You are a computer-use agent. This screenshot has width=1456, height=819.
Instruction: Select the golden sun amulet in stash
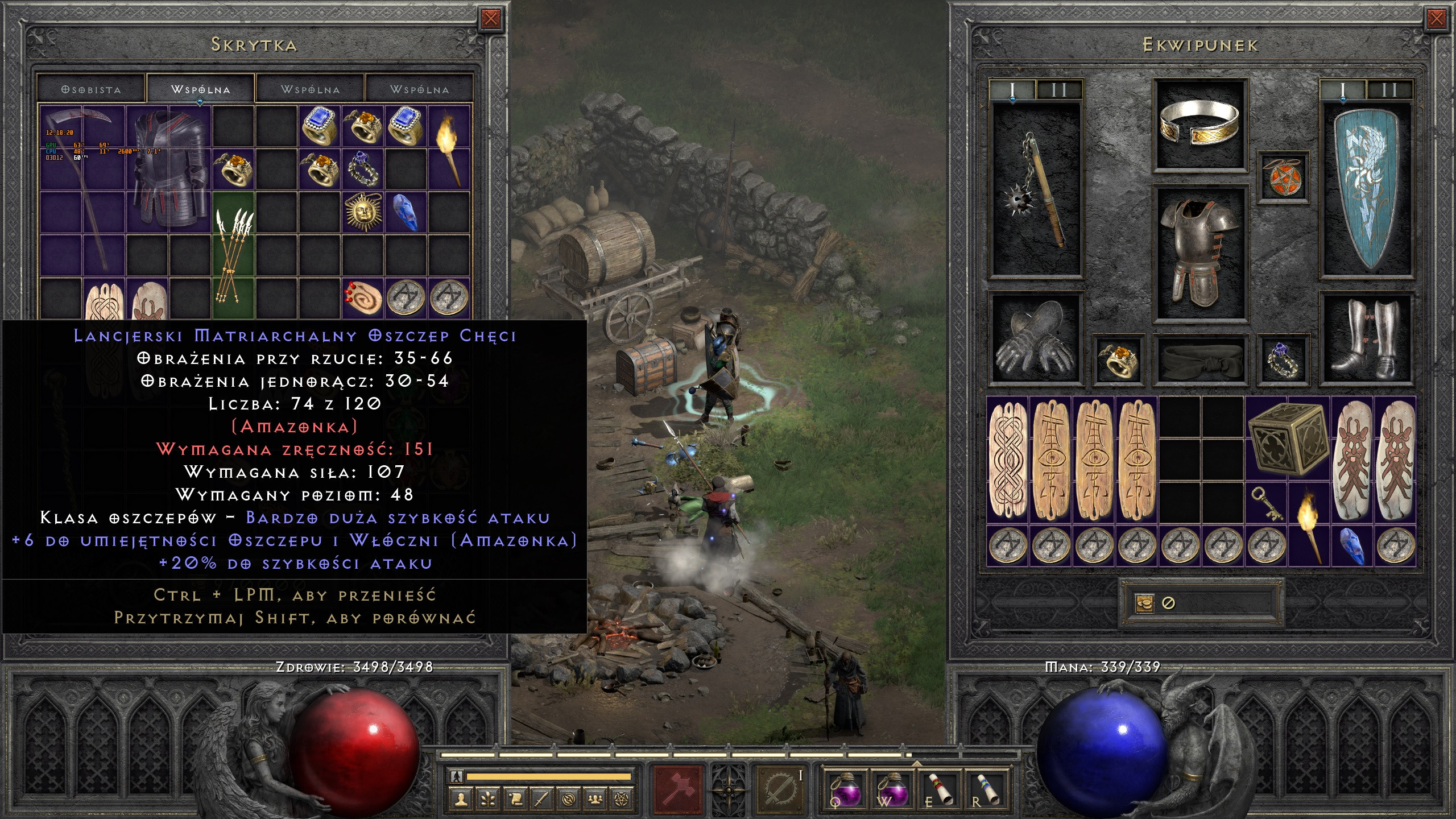point(363,212)
